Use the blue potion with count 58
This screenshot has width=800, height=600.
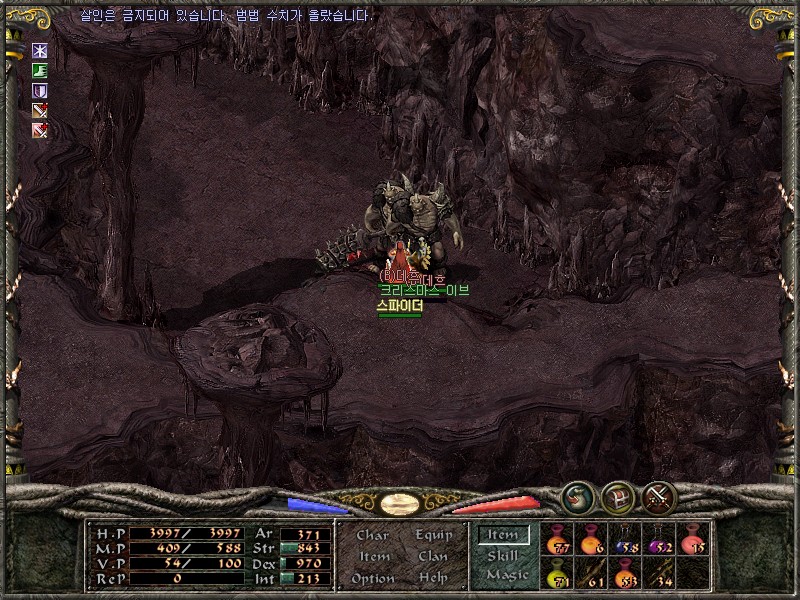click(625, 540)
